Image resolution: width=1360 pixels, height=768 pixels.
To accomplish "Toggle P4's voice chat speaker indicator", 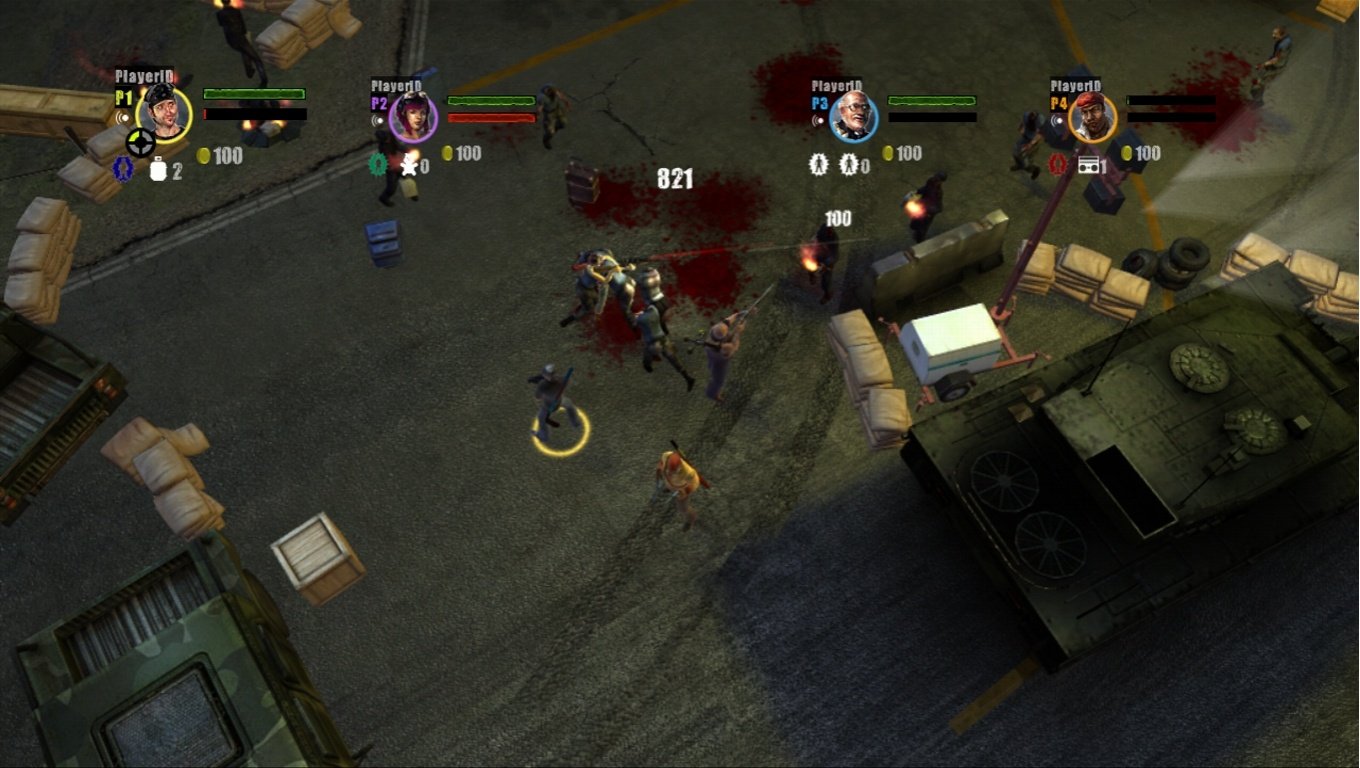I will pos(1058,121).
